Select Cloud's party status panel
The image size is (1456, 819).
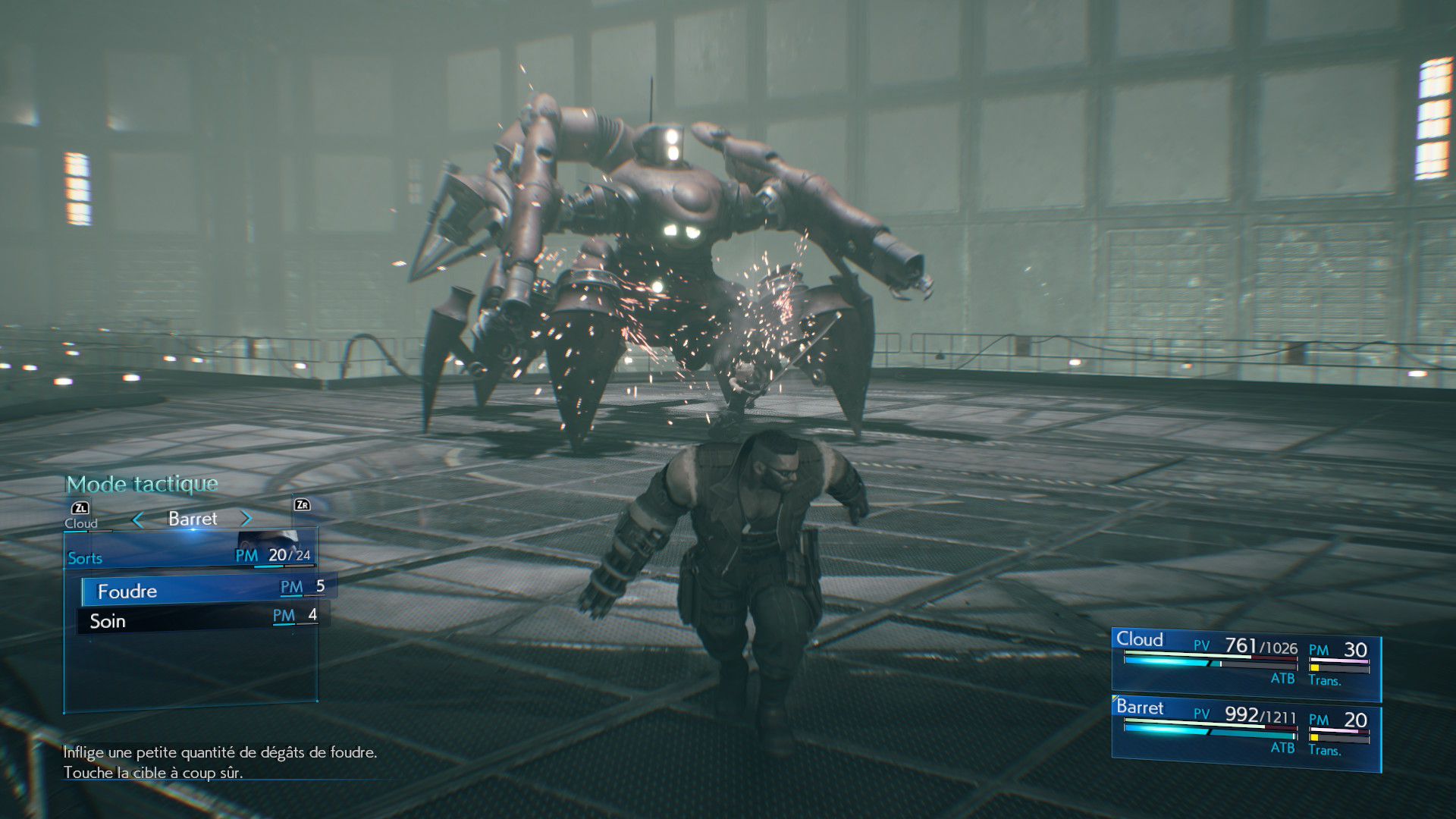point(1245,662)
